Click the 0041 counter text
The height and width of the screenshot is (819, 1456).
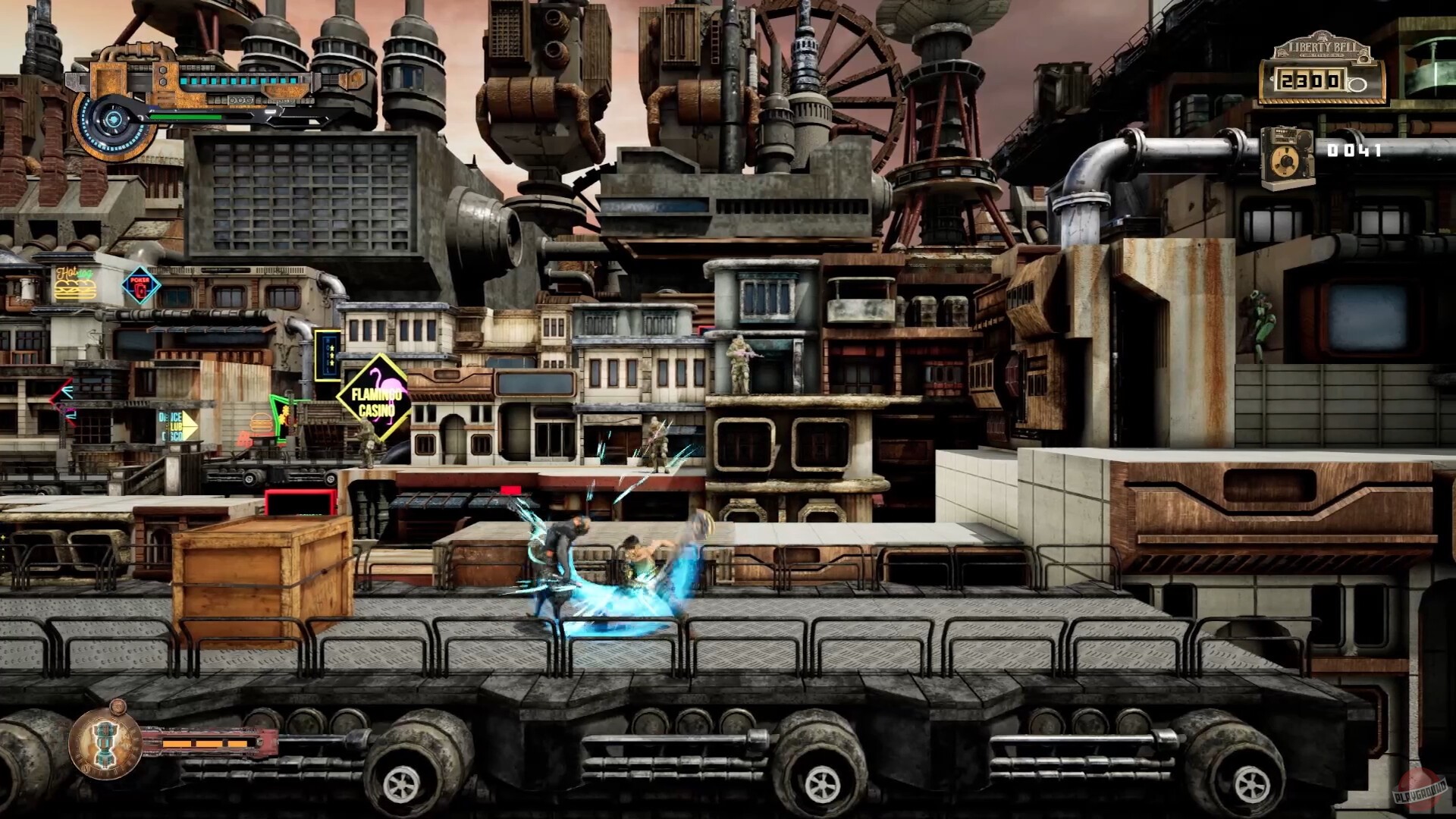point(1355,150)
